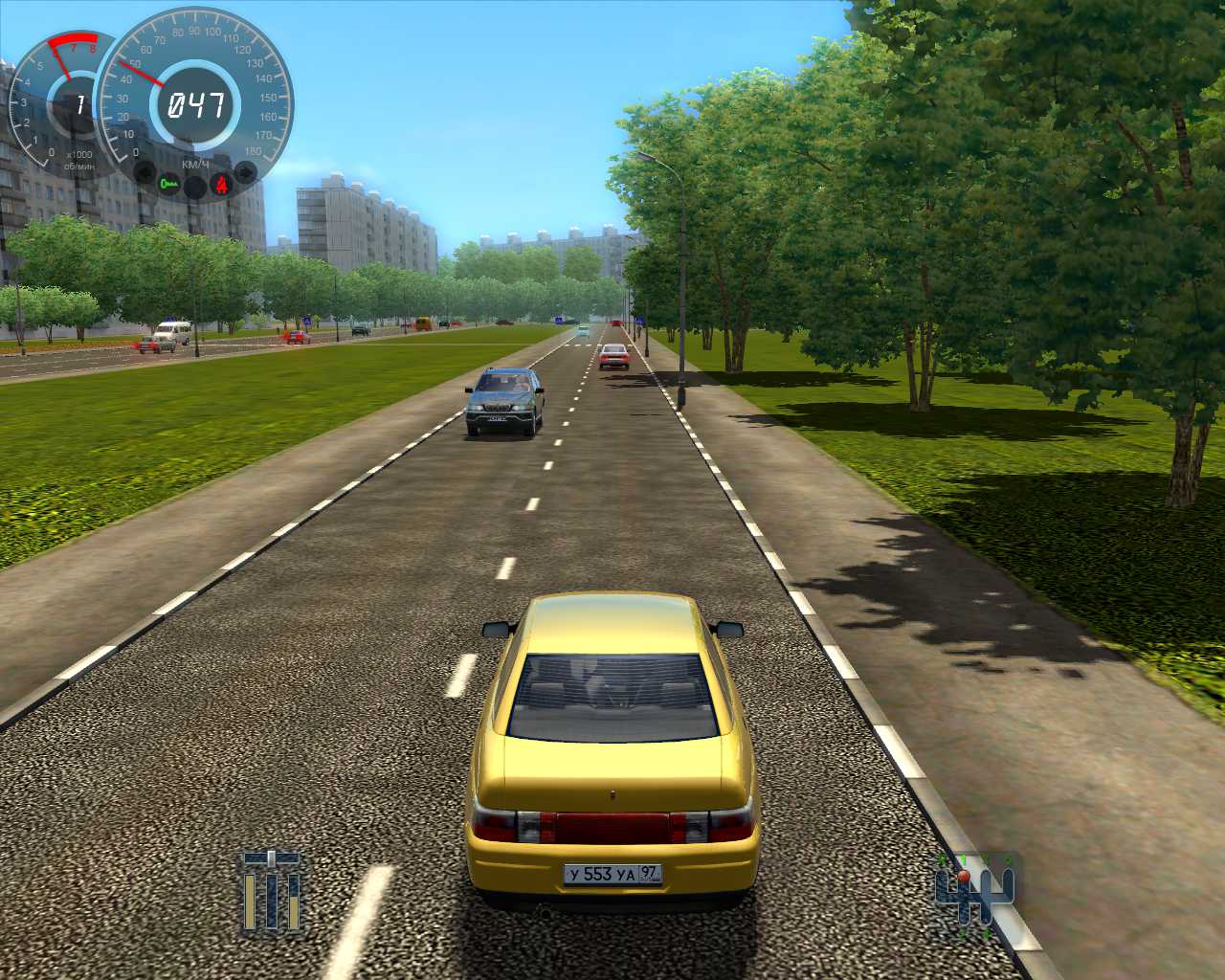This screenshot has width=1225, height=980.
Task: Click the pedals and steering position indicator
Action: 272,893
